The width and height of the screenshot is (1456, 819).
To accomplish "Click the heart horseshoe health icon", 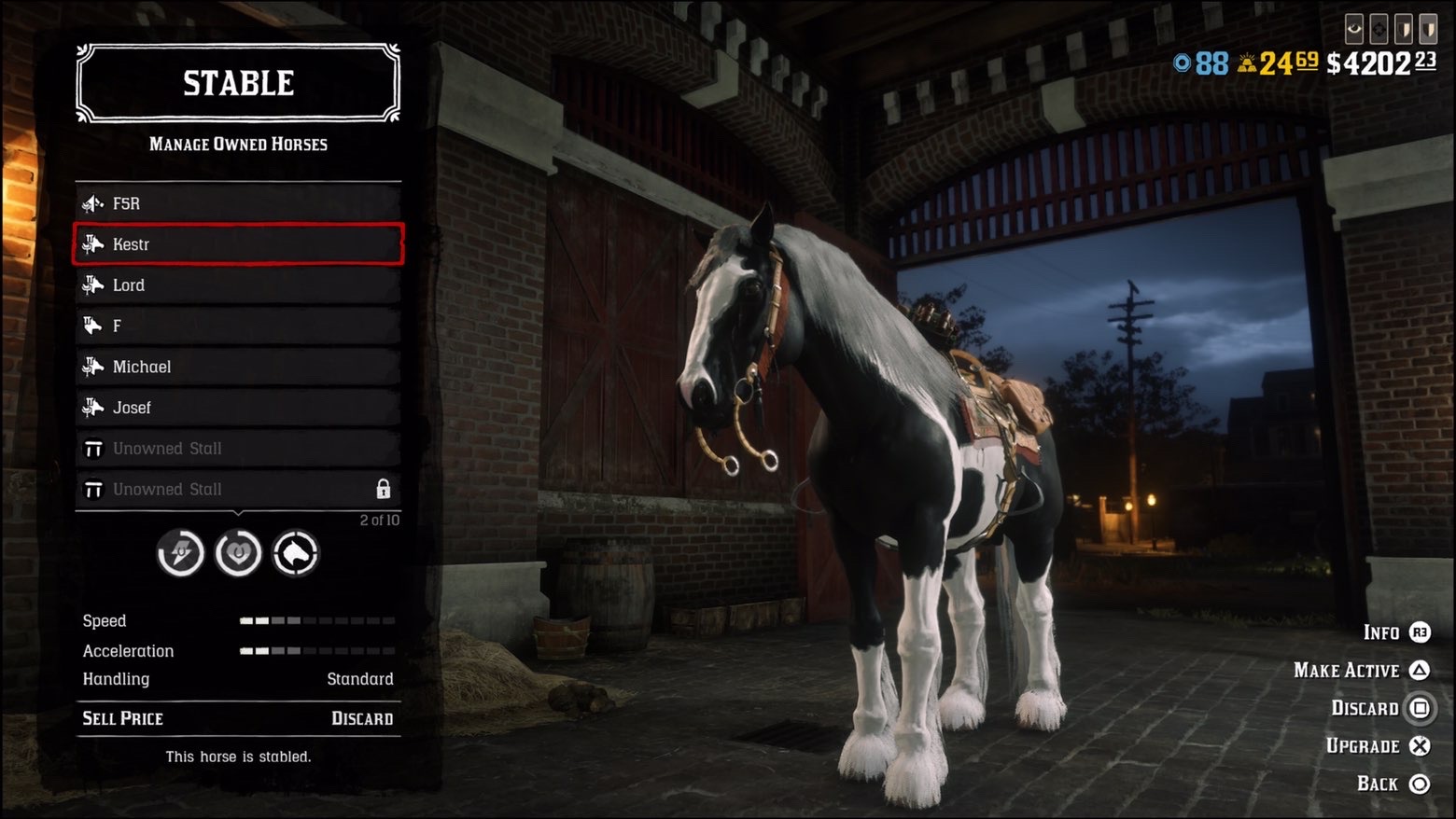I will [238, 554].
